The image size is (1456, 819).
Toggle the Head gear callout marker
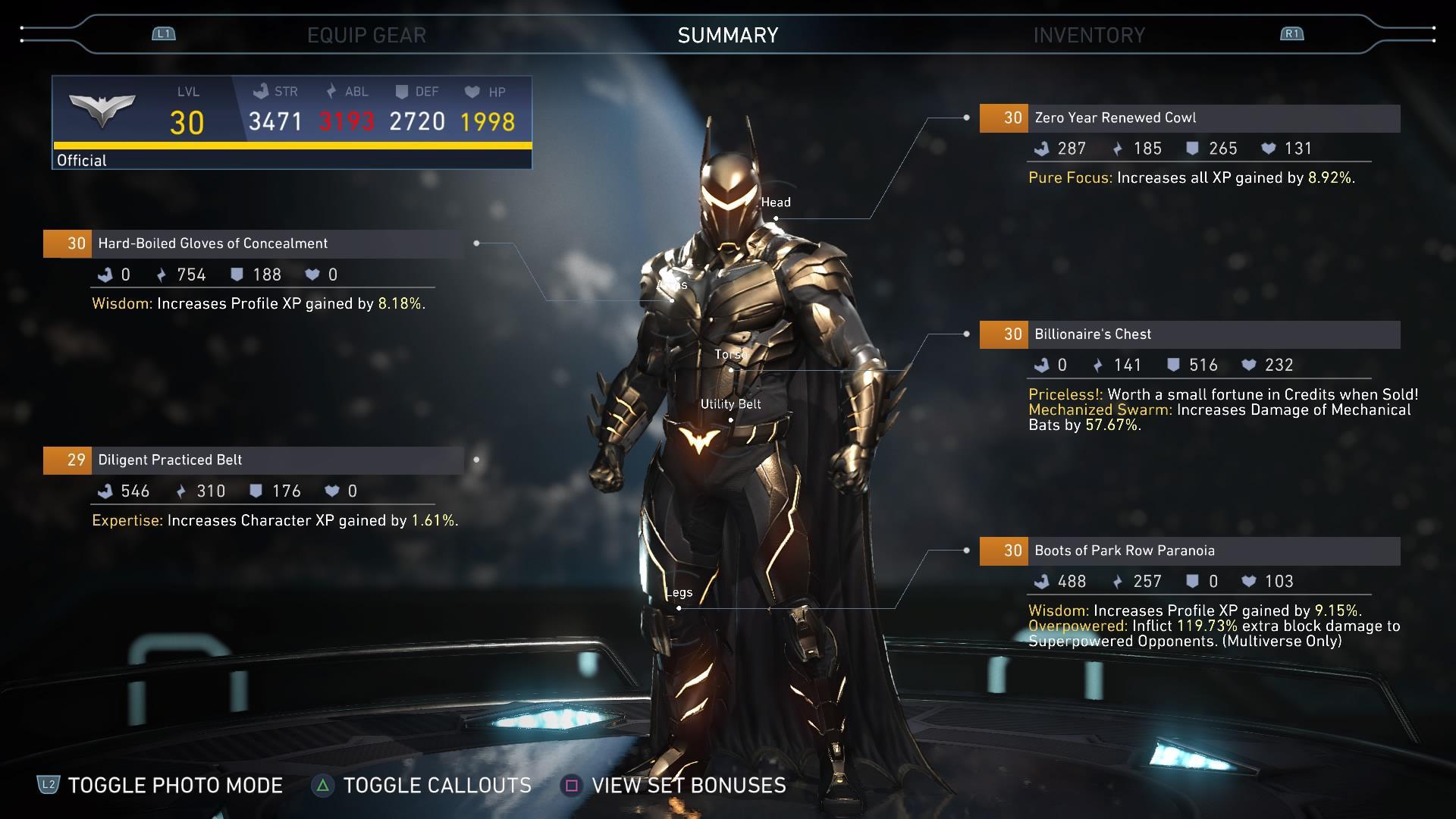[x=776, y=202]
